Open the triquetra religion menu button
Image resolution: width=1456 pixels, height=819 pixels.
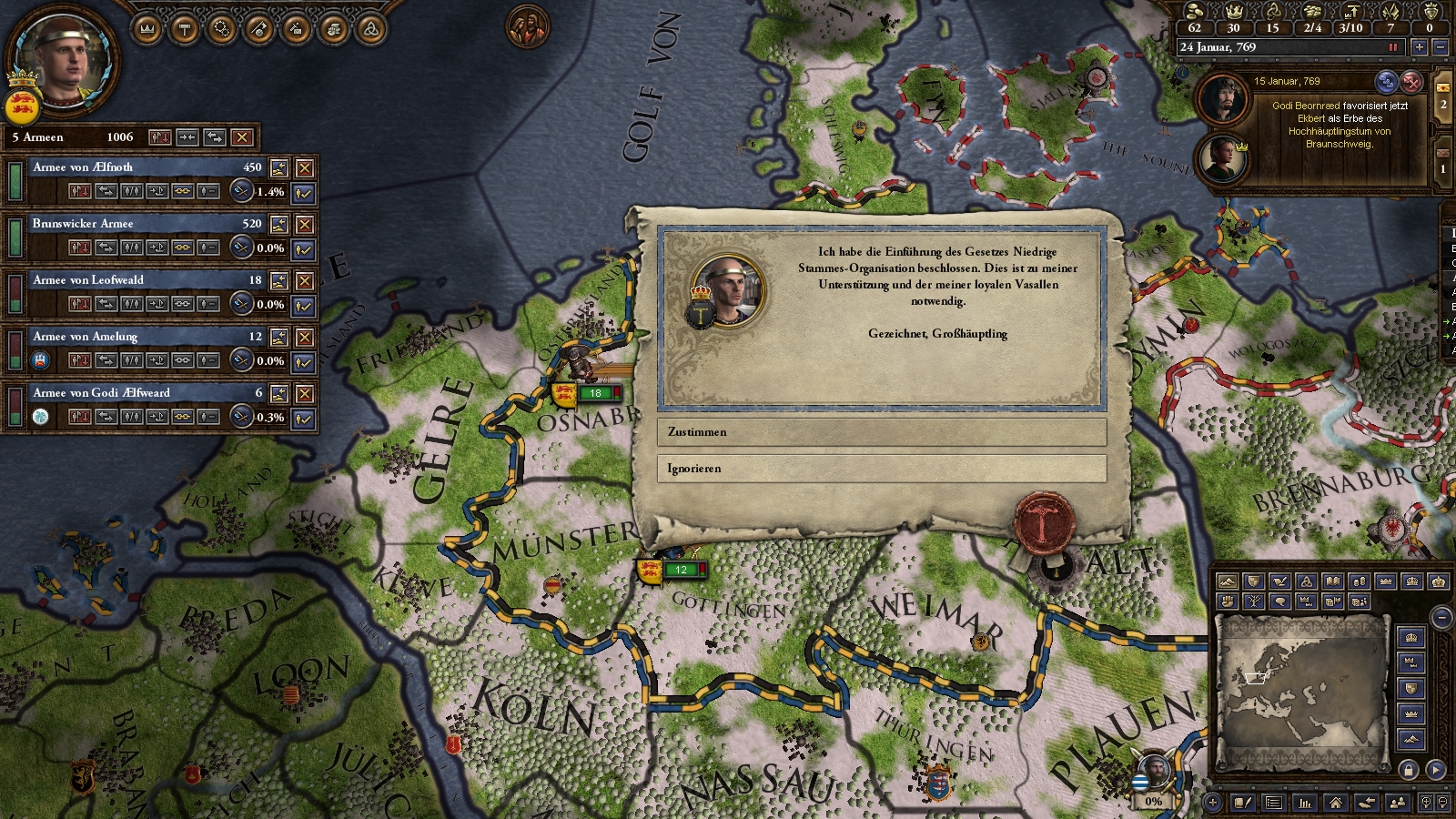coord(370,30)
